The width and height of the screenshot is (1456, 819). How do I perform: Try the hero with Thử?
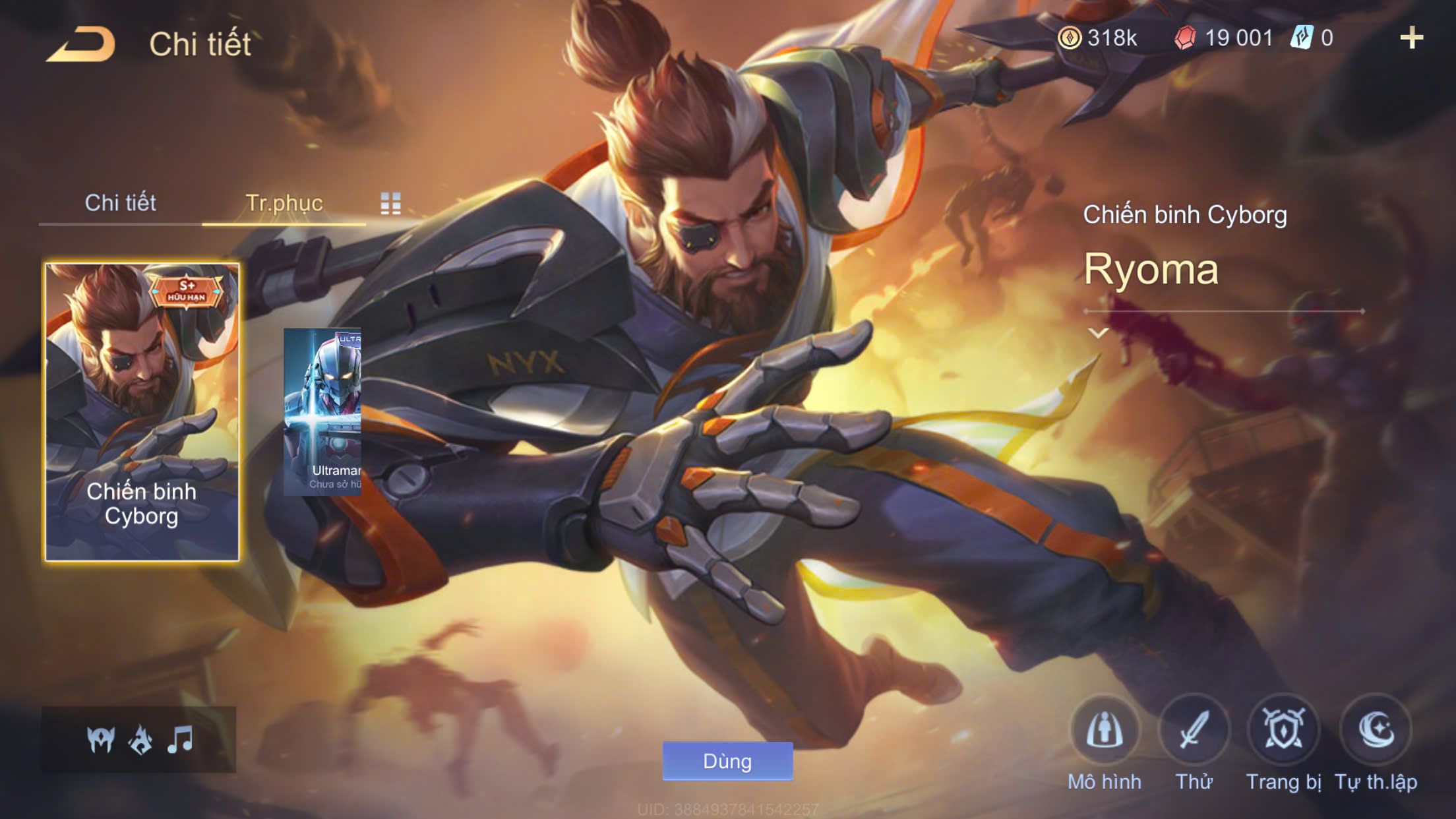1194,731
